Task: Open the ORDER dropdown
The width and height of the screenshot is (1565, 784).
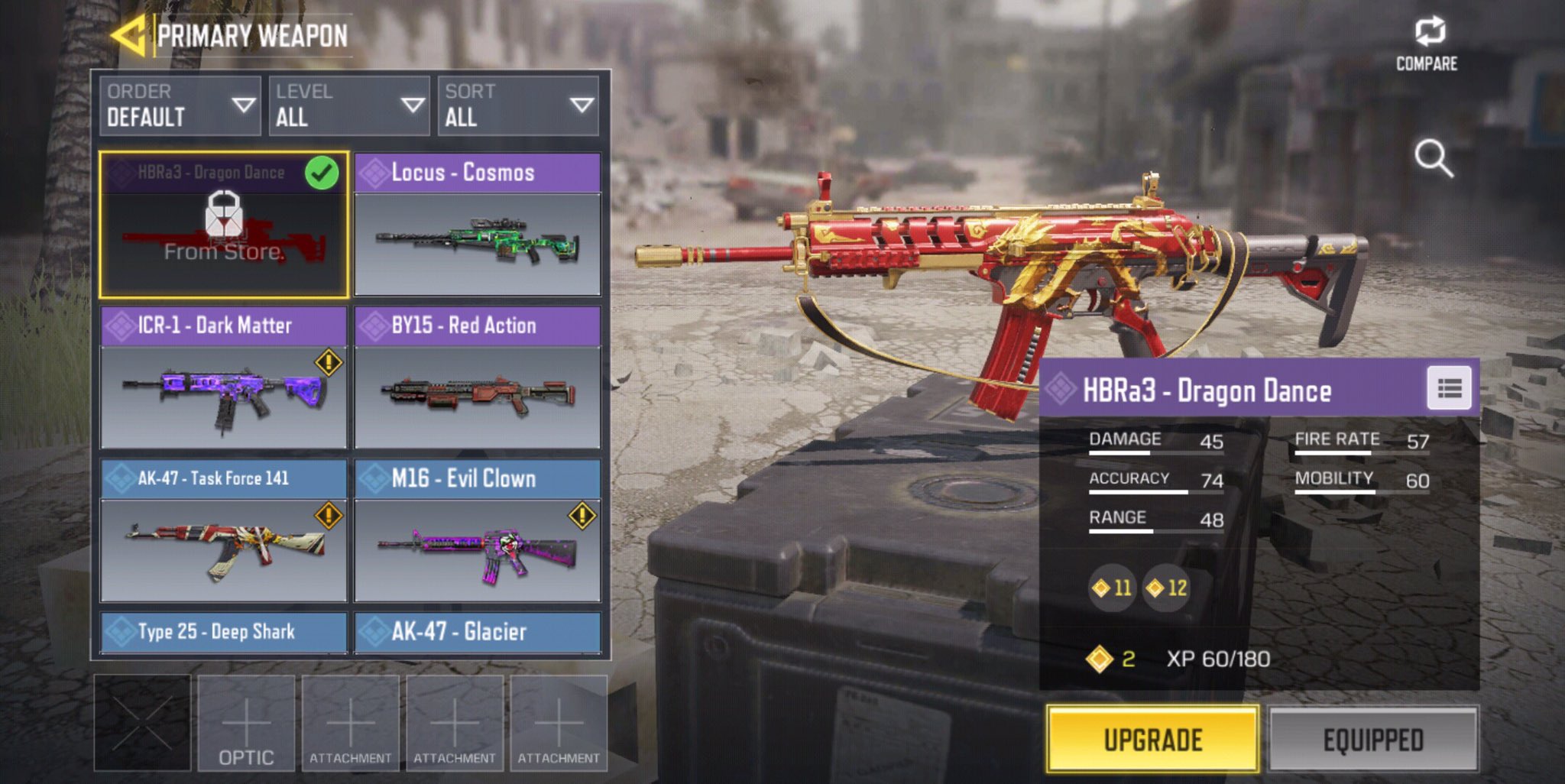Action: [x=180, y=105]
